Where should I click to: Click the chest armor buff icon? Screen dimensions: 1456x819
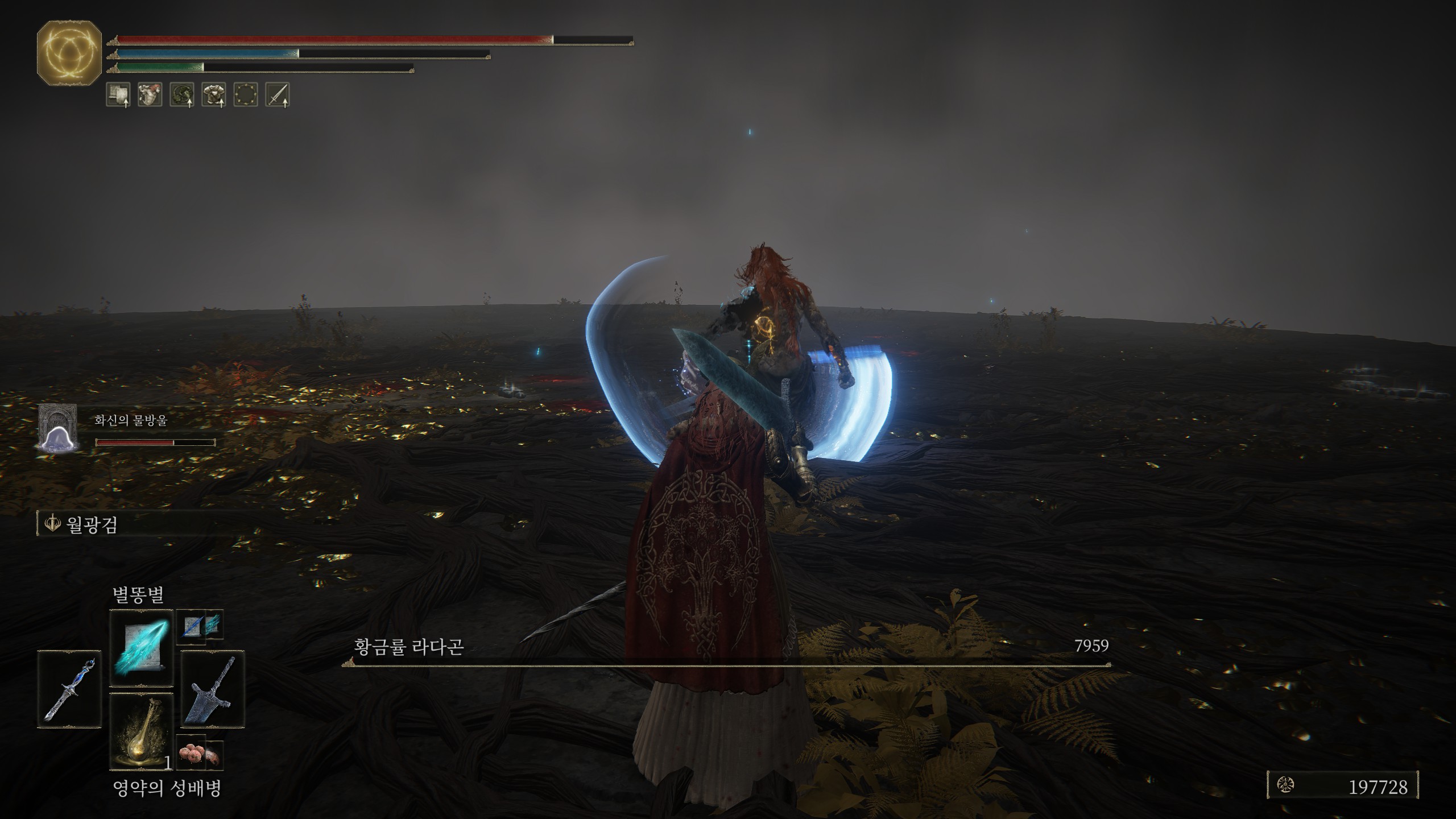[x=214, y=94]
